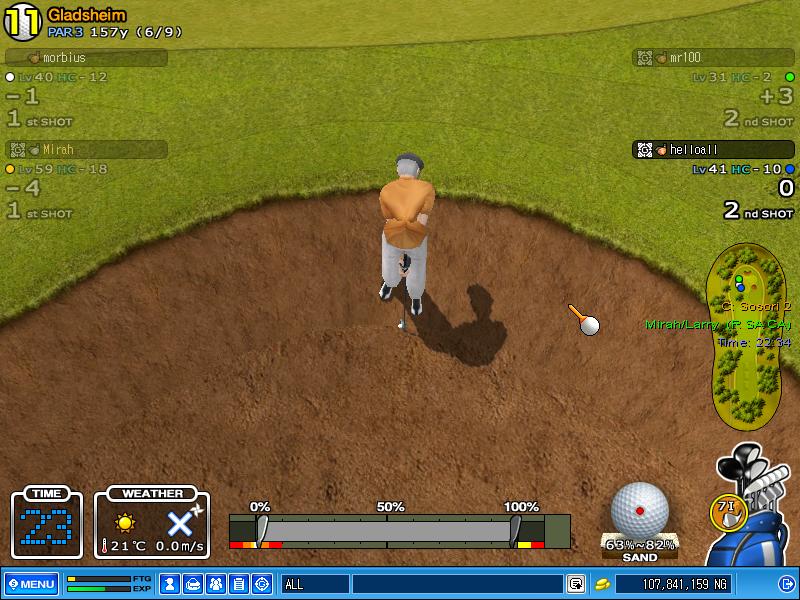800x600 pixels.
Task: Click the exit arrow icon
Action: pos(786,584)
